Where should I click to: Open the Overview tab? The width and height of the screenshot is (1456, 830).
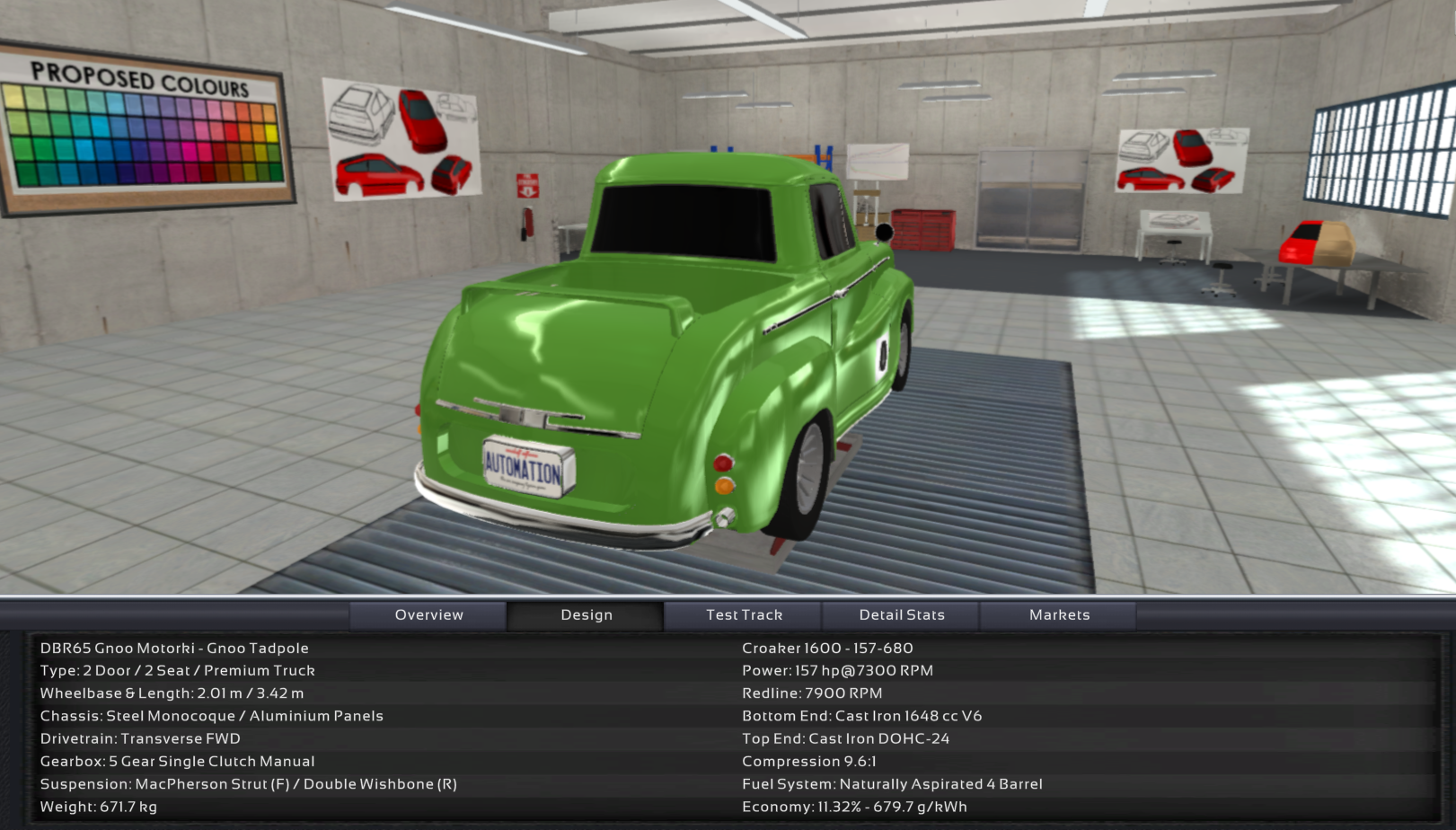[x=428, y=615]
